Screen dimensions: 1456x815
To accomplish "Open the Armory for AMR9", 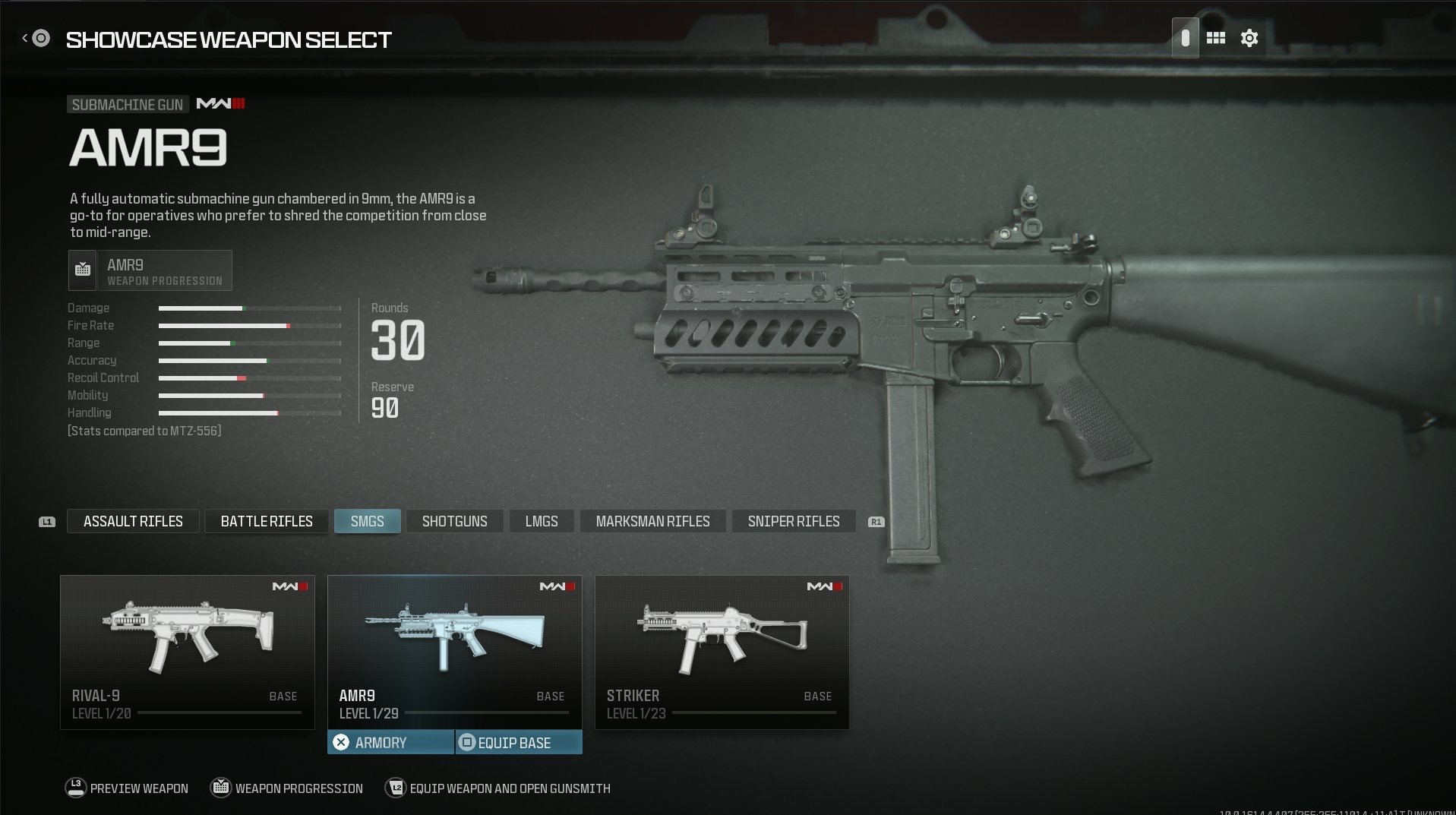I will point(390,742).
